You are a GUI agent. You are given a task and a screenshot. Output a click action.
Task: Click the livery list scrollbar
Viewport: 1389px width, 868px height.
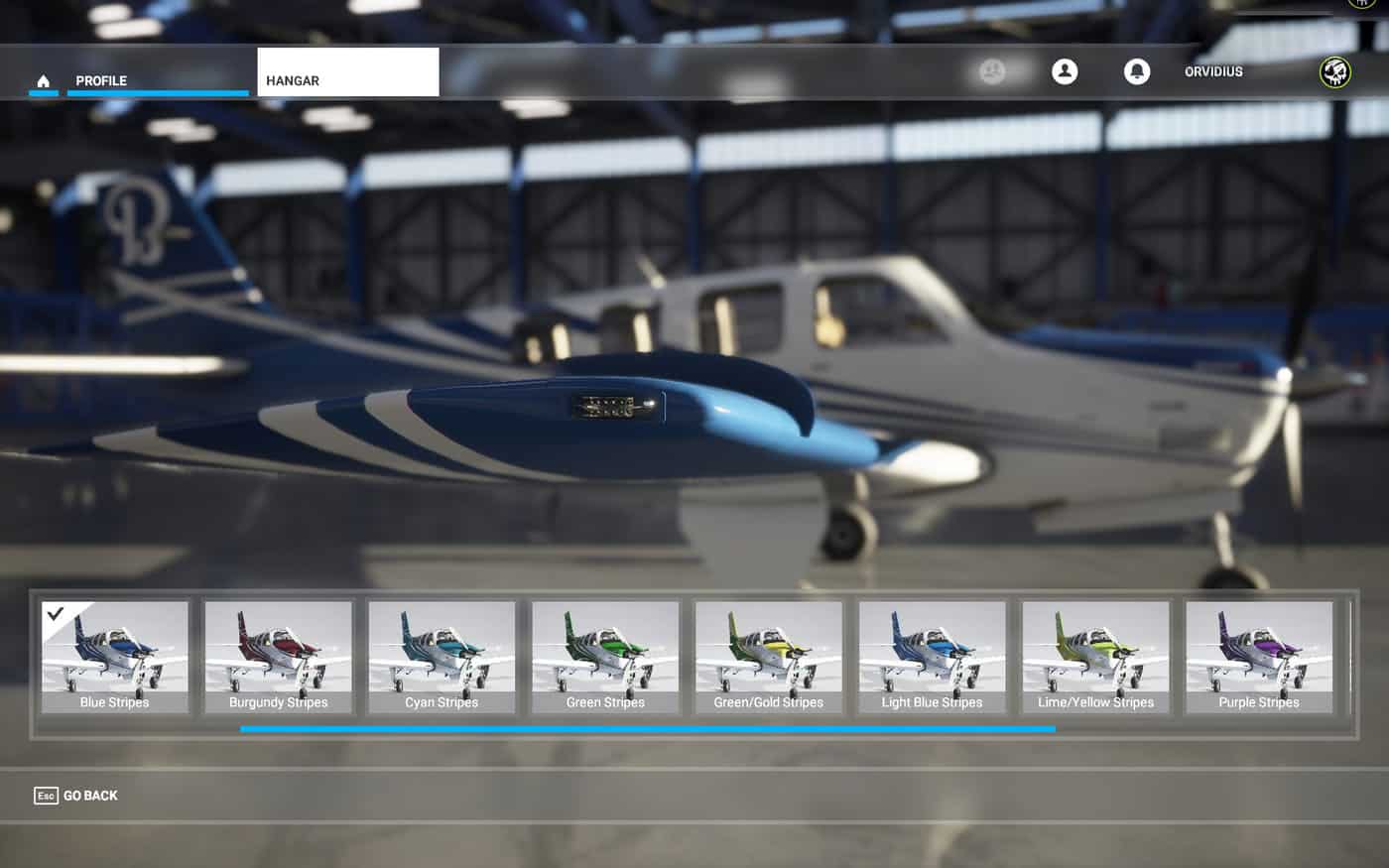(x=647, y=729)
